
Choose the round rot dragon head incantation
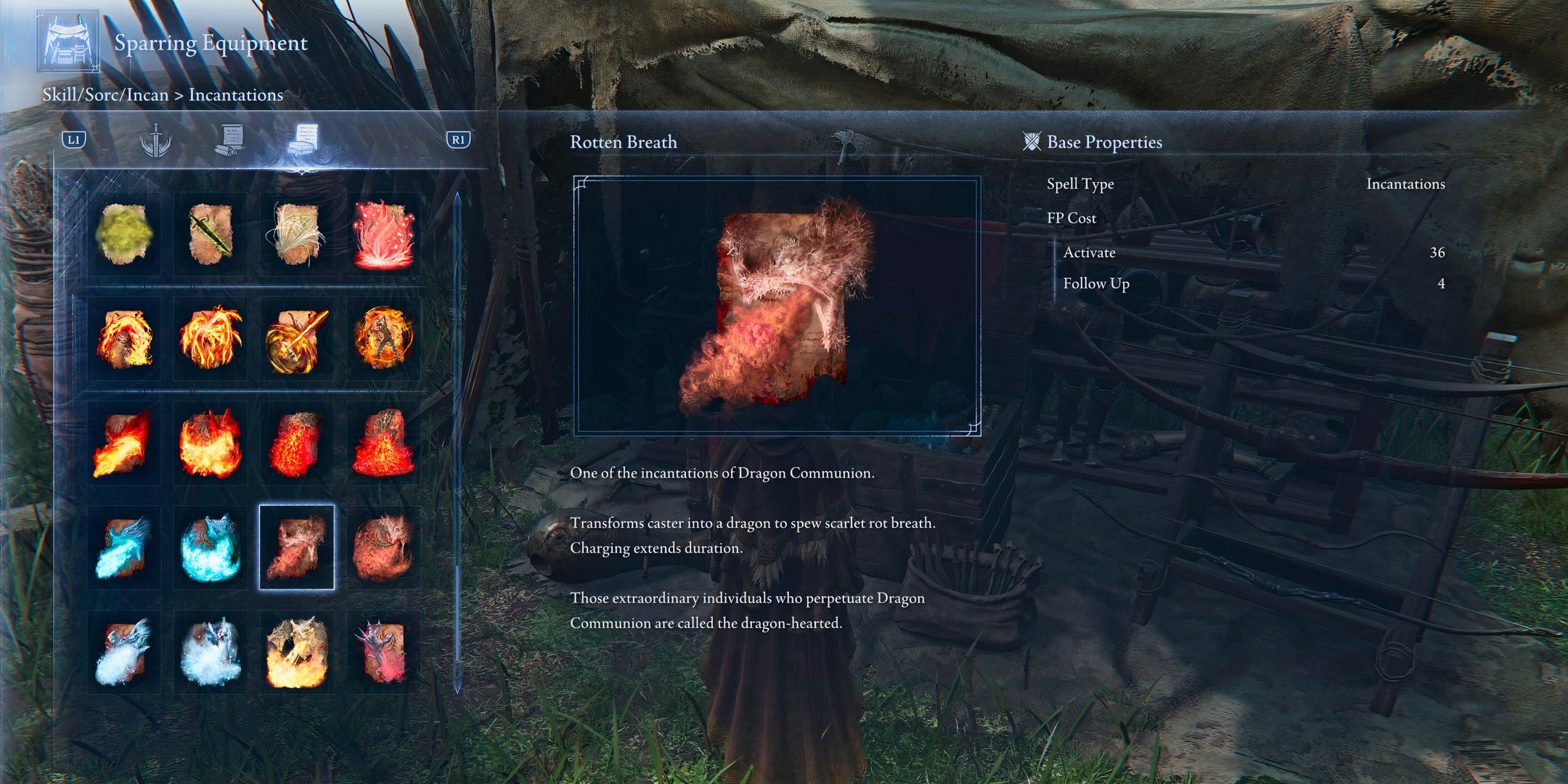click(383, 548)
